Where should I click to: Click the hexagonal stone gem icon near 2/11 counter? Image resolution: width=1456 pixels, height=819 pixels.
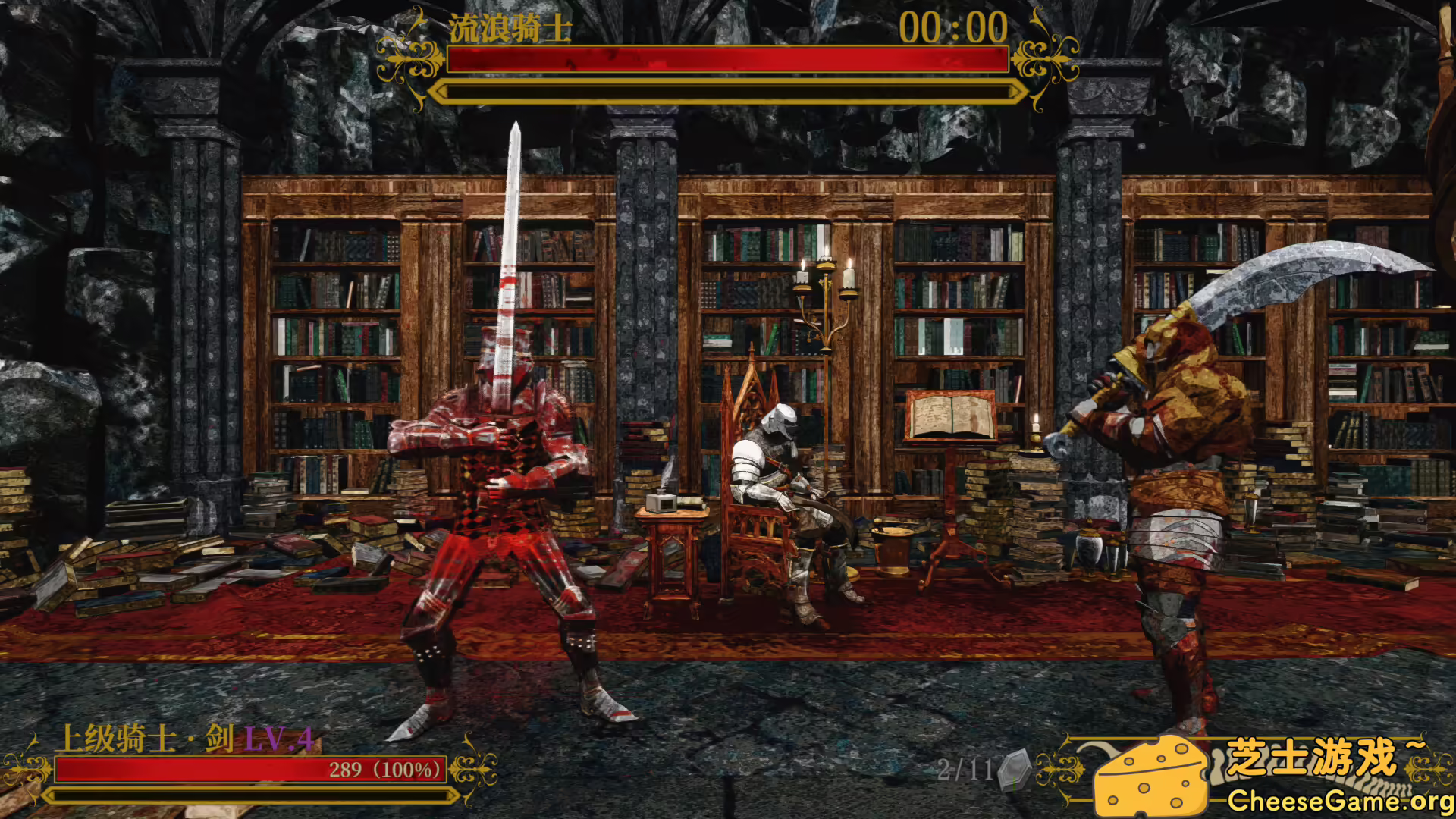click(1012, 768)
